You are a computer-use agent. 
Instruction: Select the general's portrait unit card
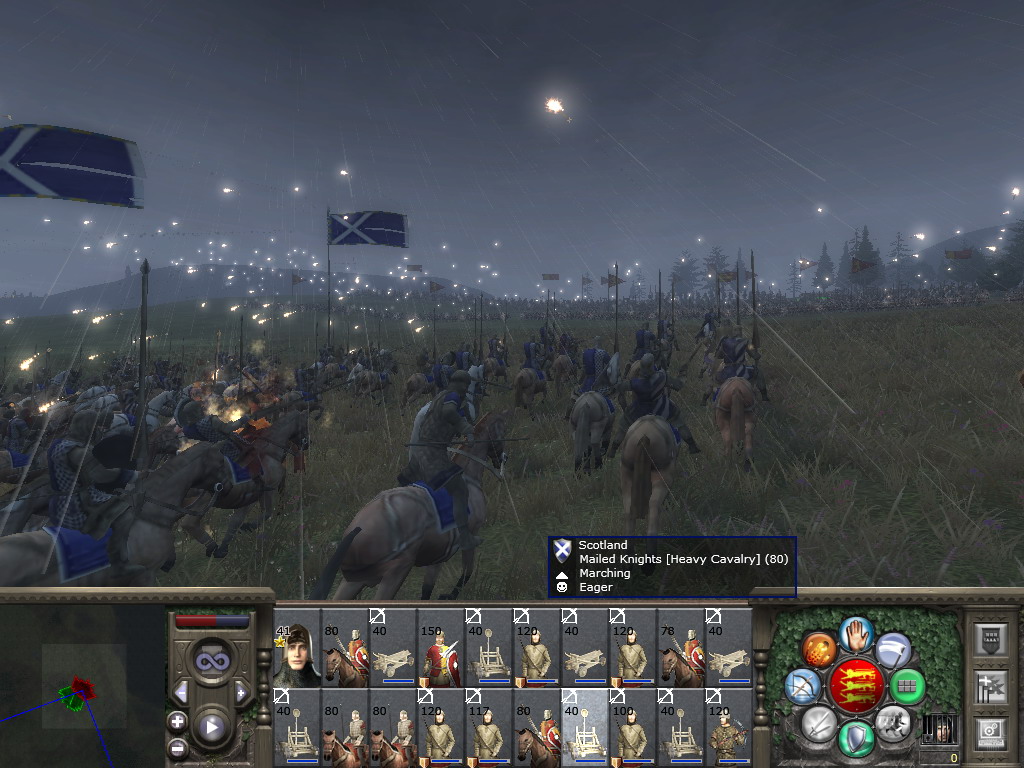(297, 648)
